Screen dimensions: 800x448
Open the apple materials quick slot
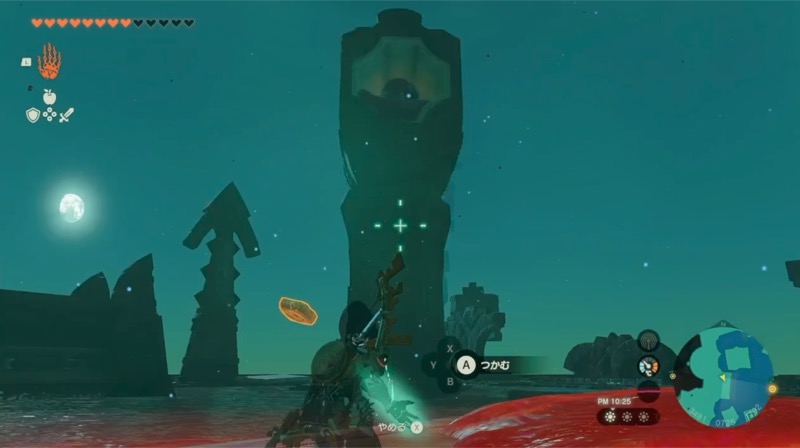(49, 97)
